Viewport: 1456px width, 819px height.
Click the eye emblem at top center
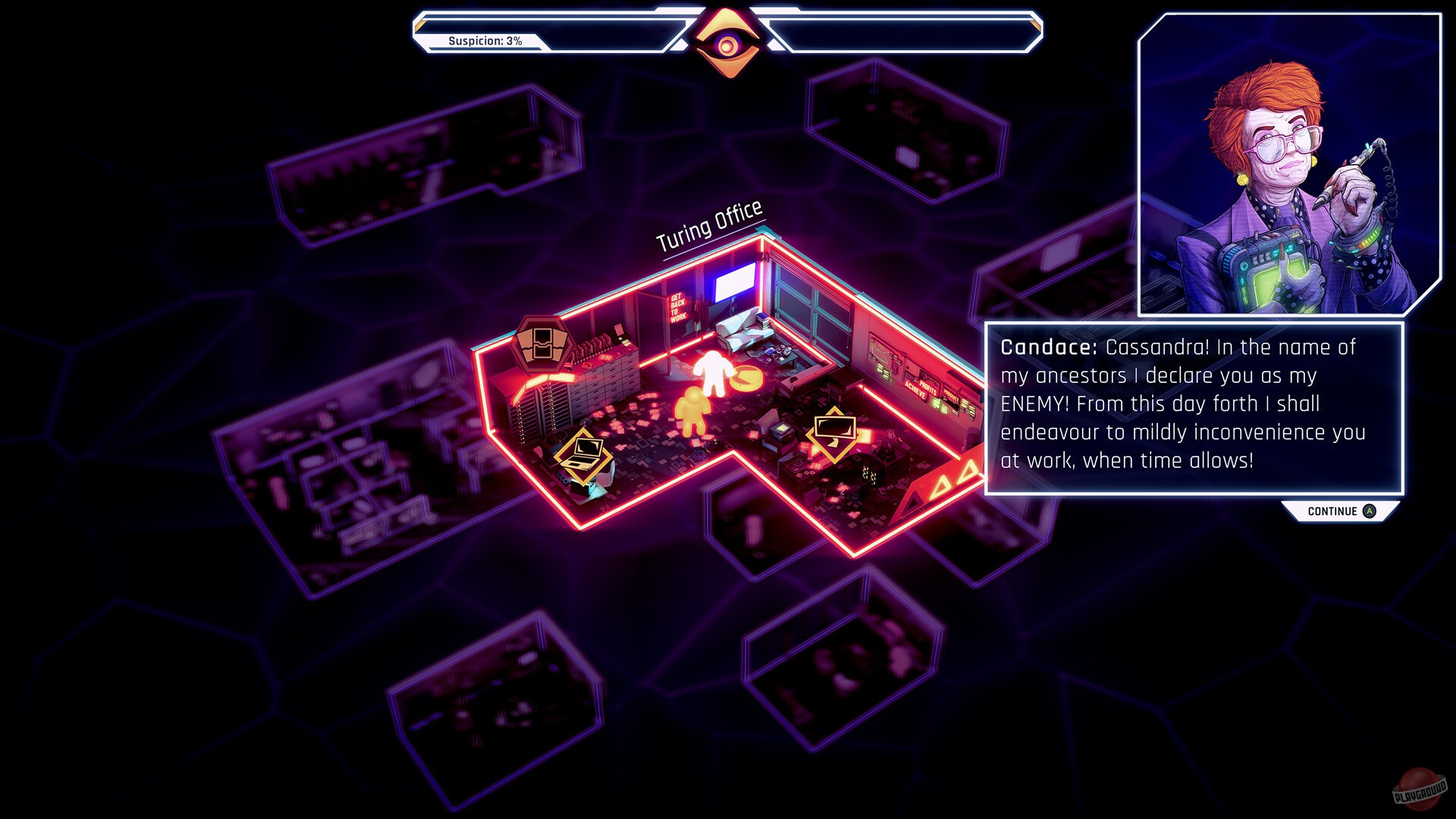pyautogui.click(x=728, y=42)
